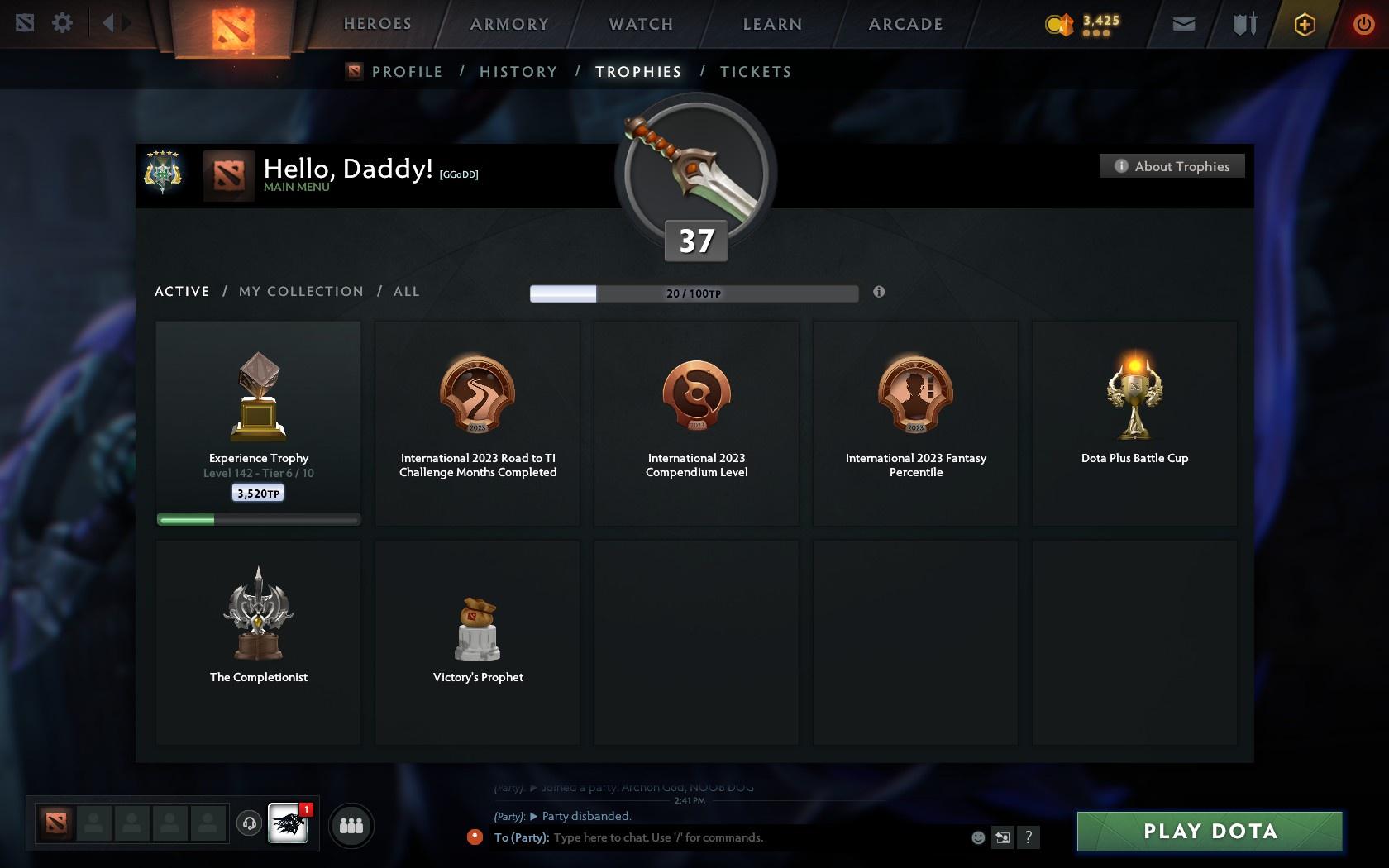Switch to the HISTORY tab
This screenshot has width=1389, height=868.
click(518, 72)
